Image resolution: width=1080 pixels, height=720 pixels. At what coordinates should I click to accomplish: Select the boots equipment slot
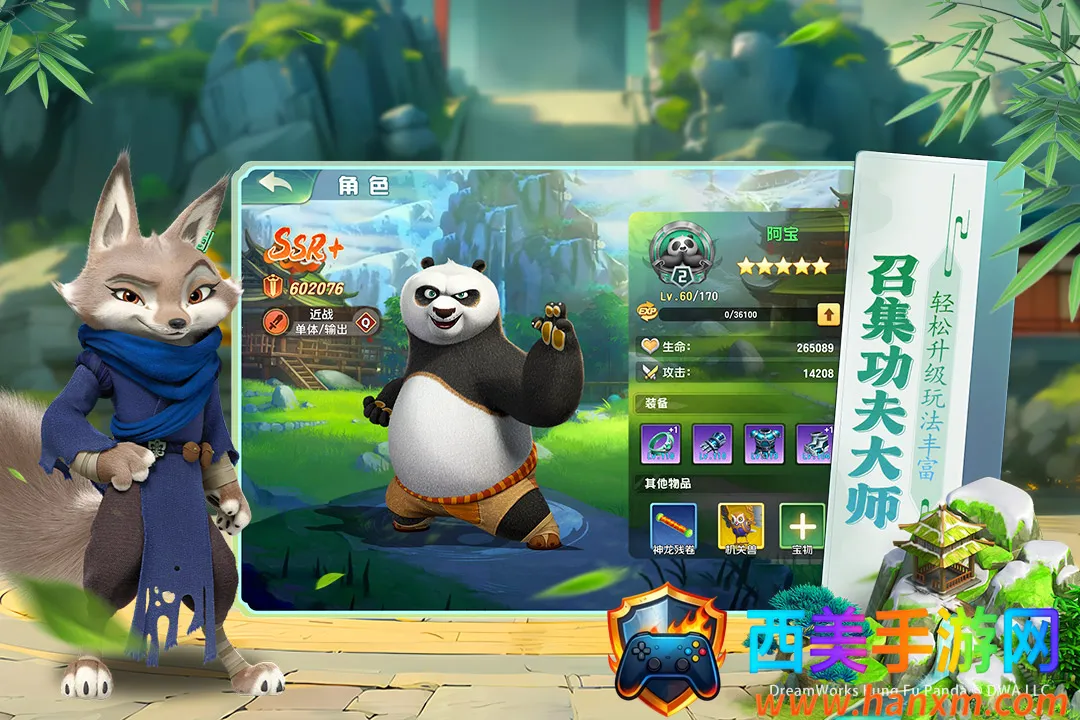pos(814,444)
